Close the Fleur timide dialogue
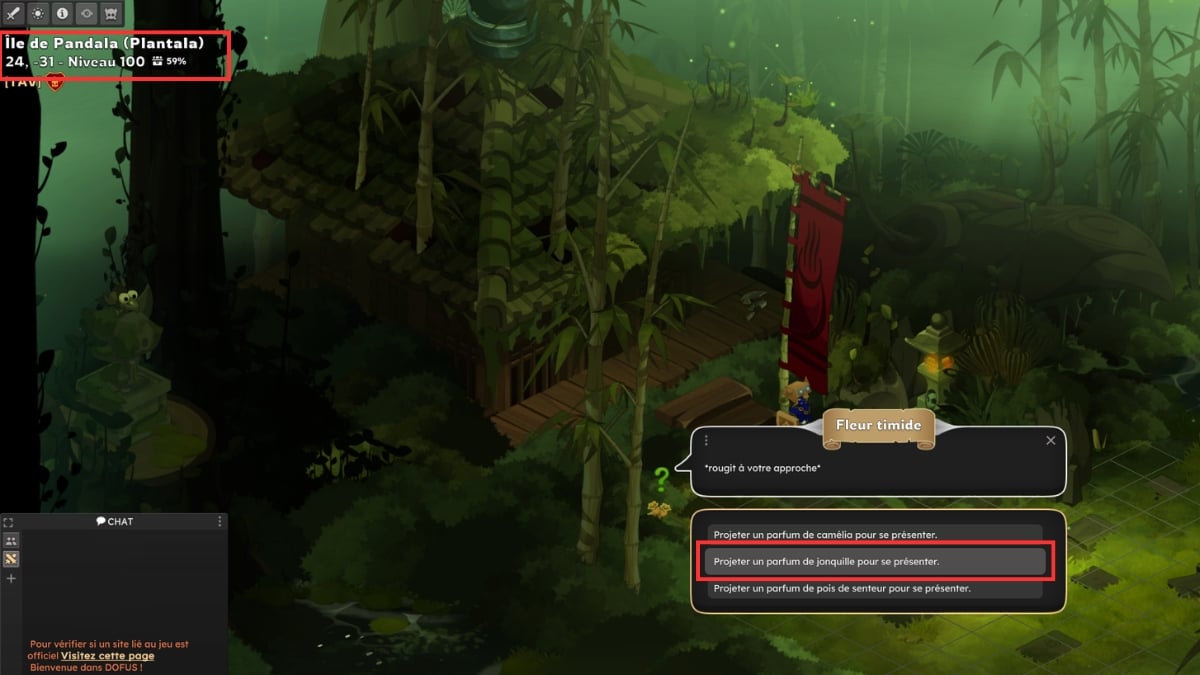The image size is (1200, 675). click(1050, 440)
